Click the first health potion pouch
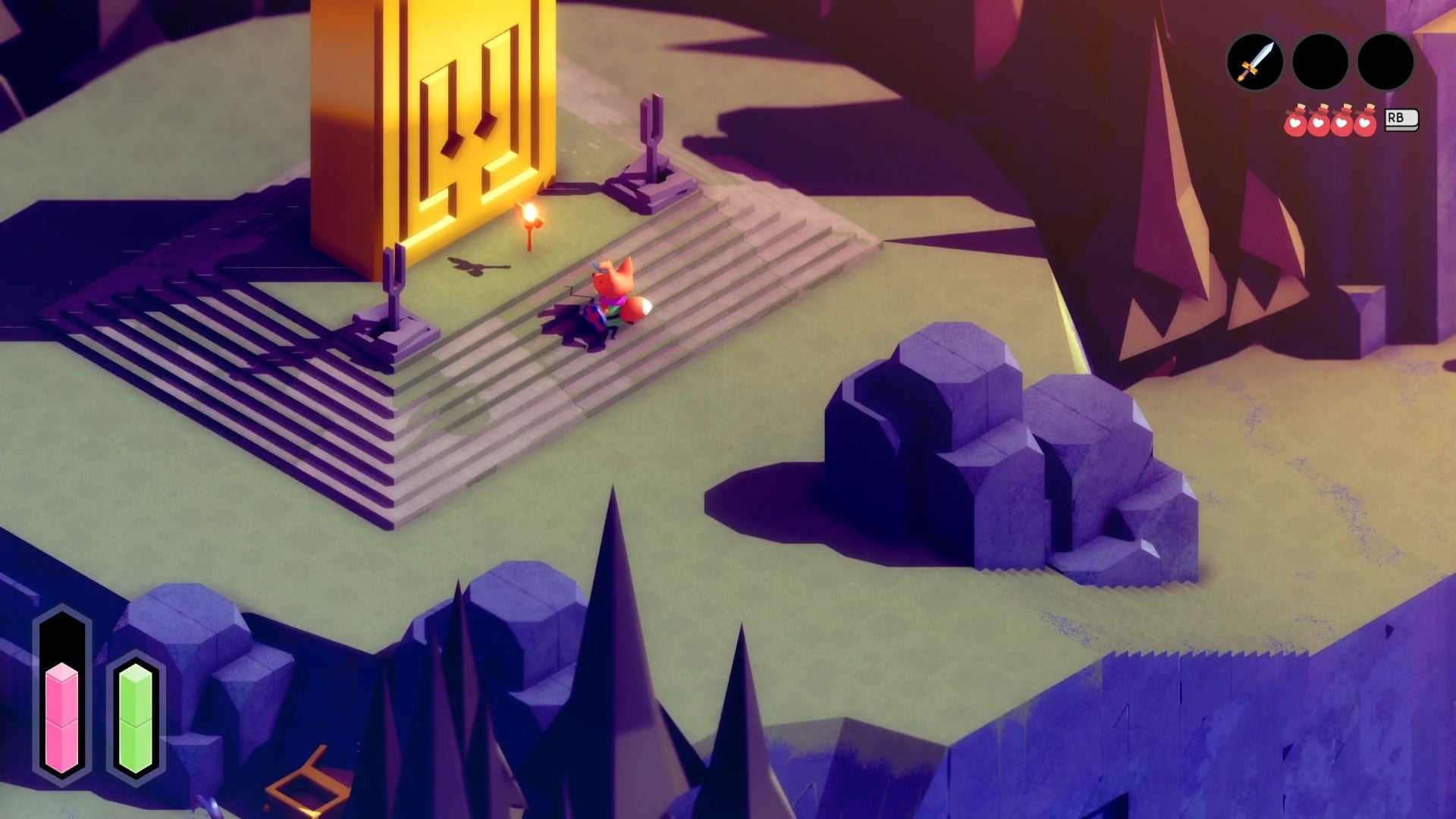The height and width of the screenshot is (819, 1456). point(1294,121)
